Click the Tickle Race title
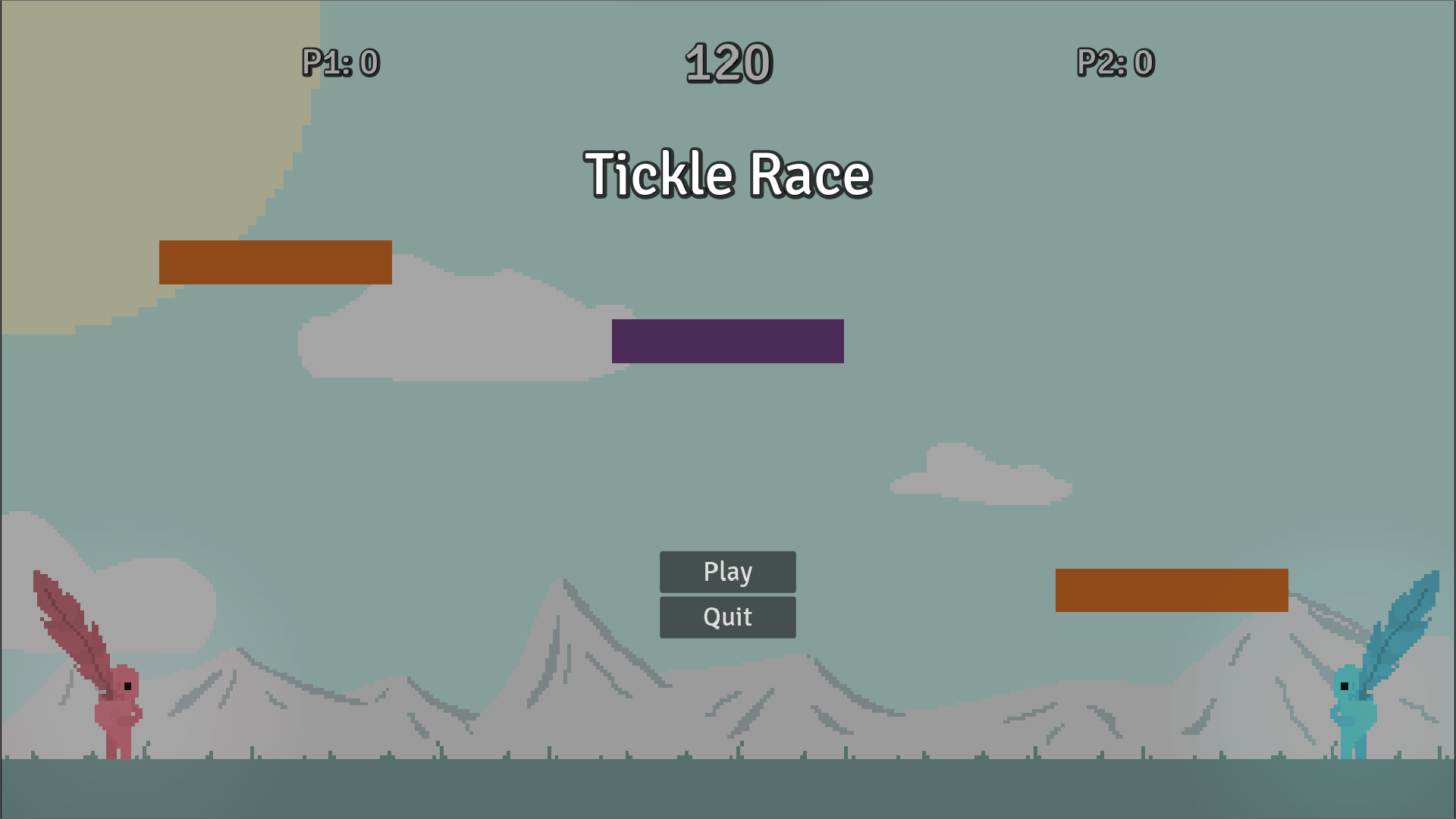1456x819 pixels. pyautogui.click(x=726, y=174)
